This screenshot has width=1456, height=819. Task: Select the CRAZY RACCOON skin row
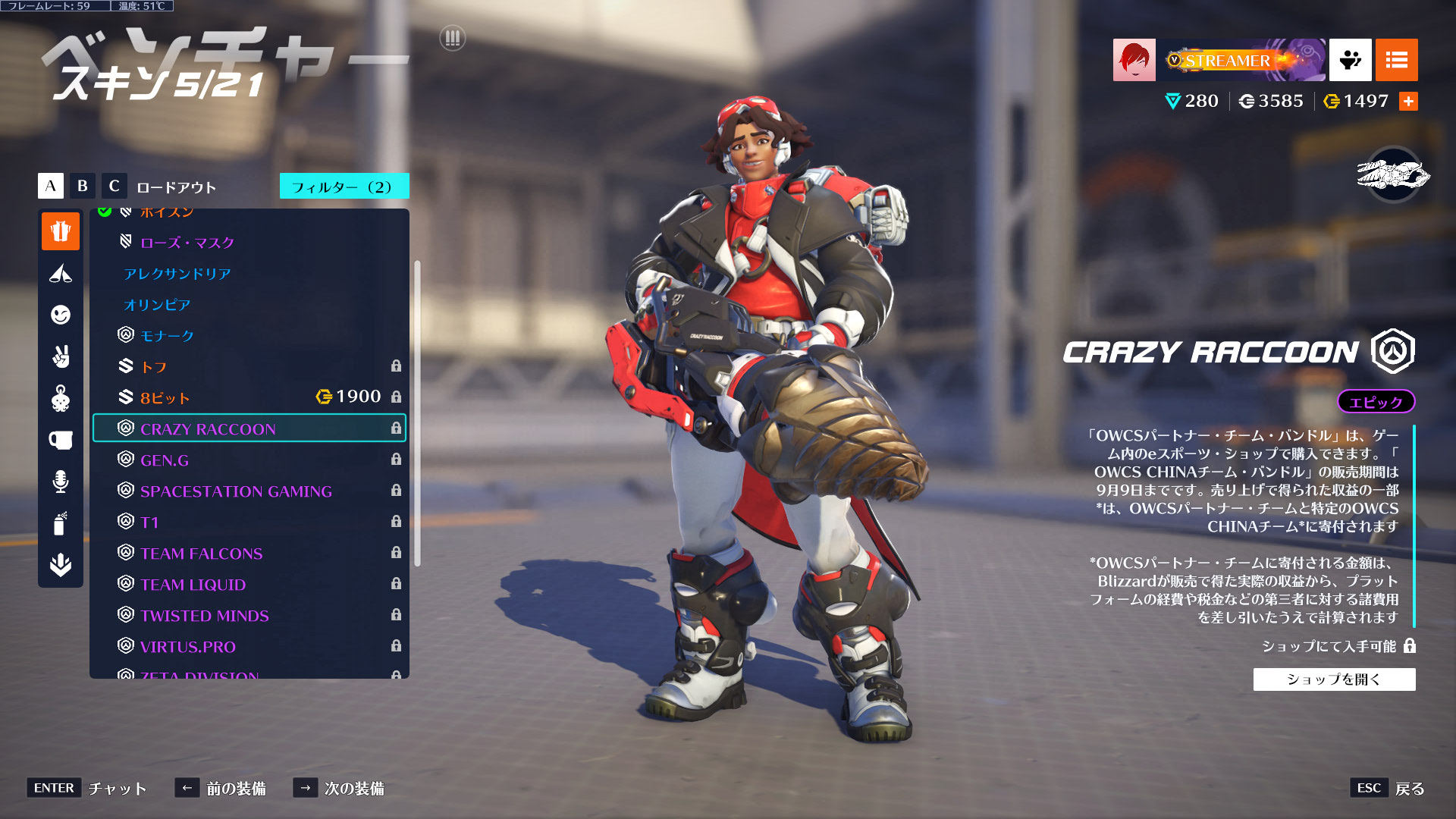point(249,428)
